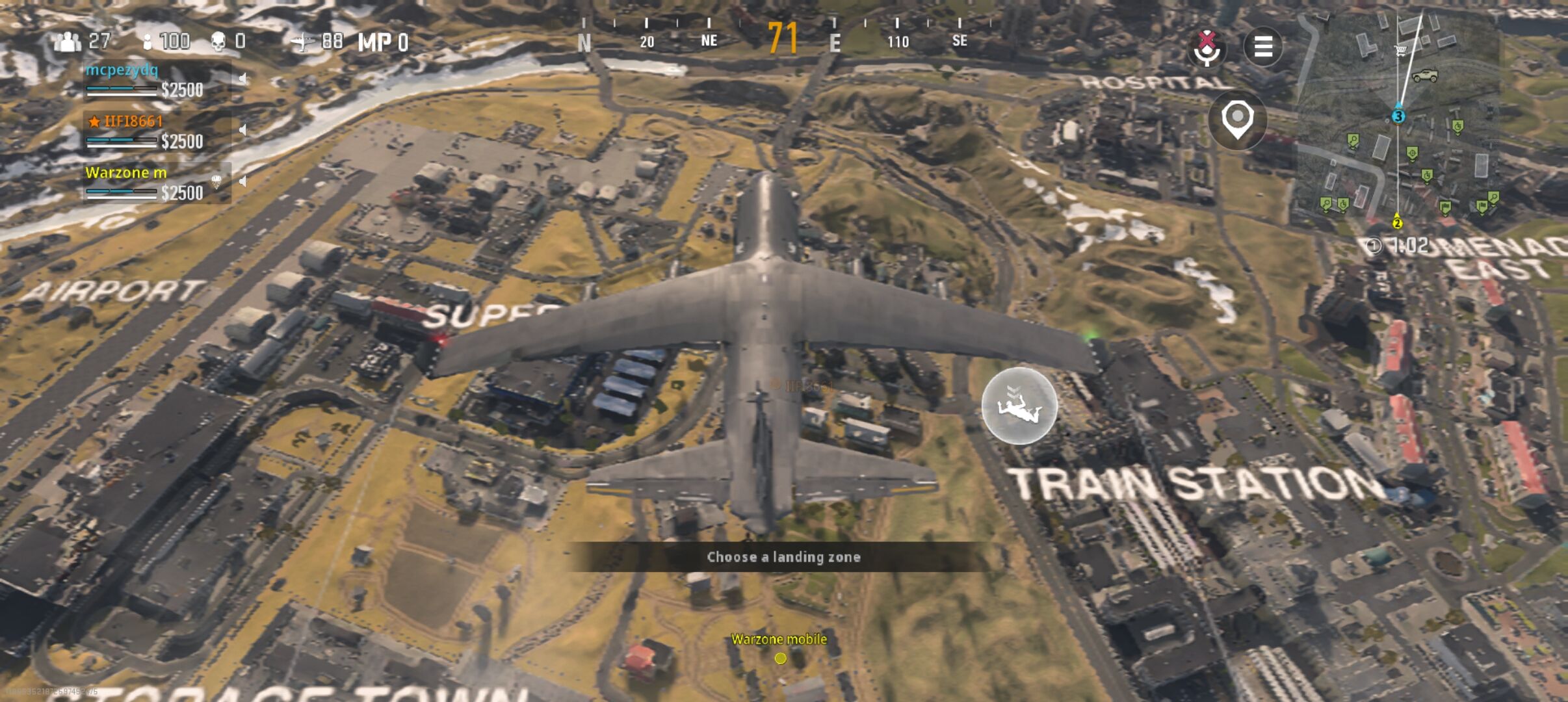Tap the parachute jump button
The height and width of the screenshot is (702, 1568).
(1019, 406)
